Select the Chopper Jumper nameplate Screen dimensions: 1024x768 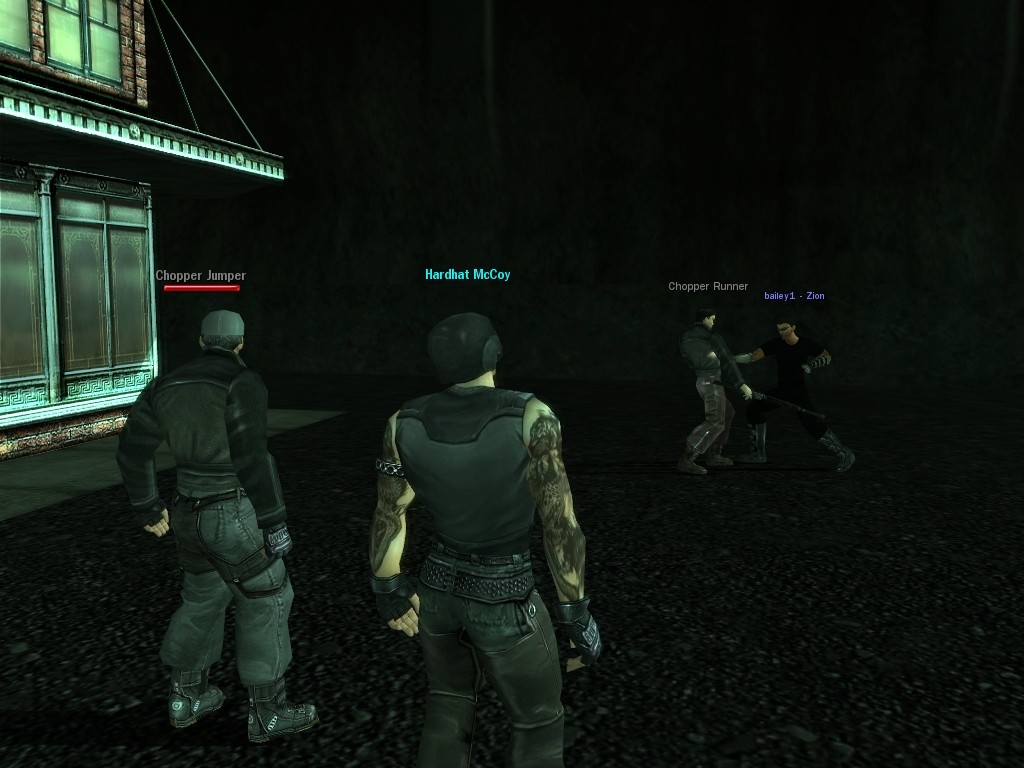(x=200, y=276)
